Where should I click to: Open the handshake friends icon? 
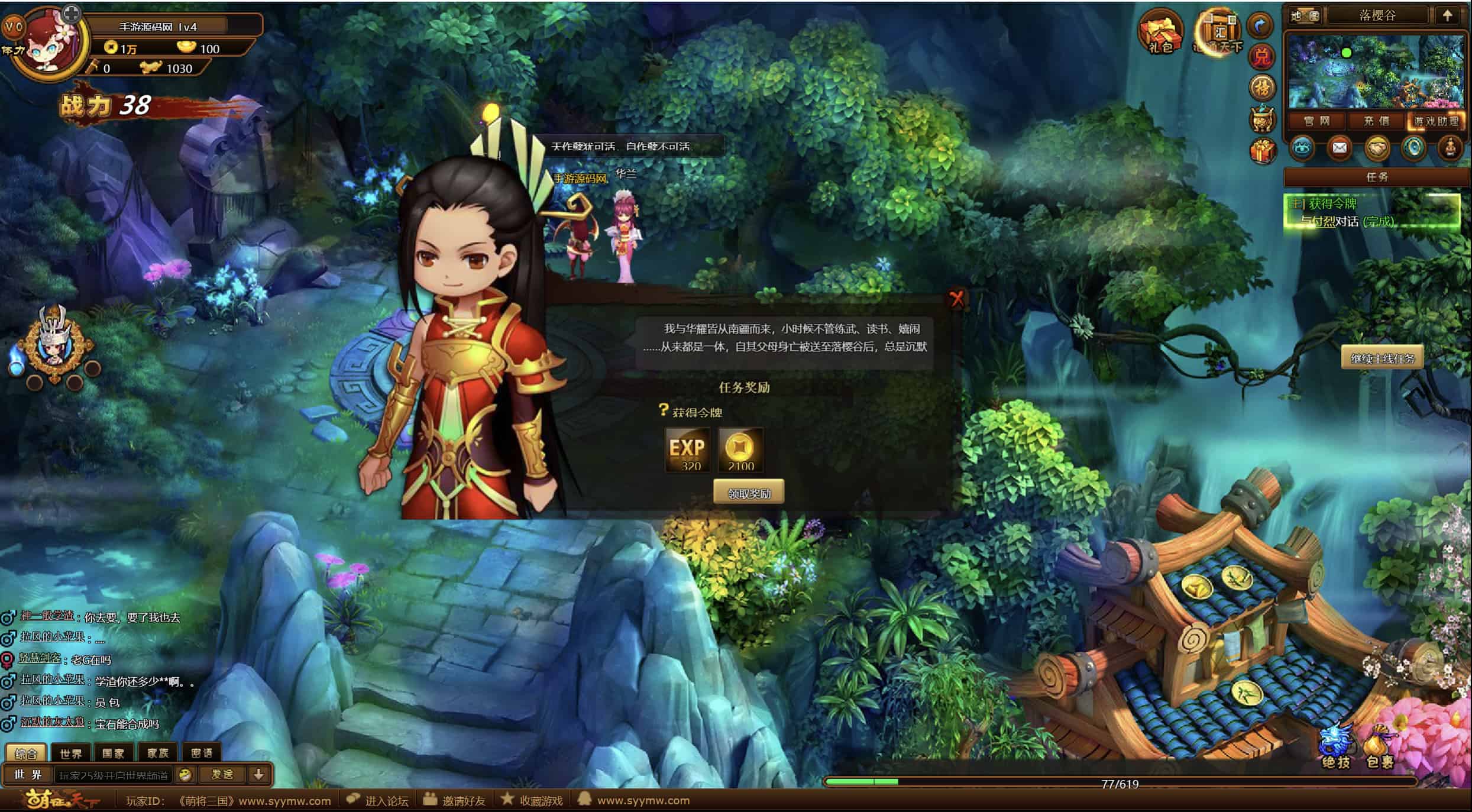tap(1377, 148)
